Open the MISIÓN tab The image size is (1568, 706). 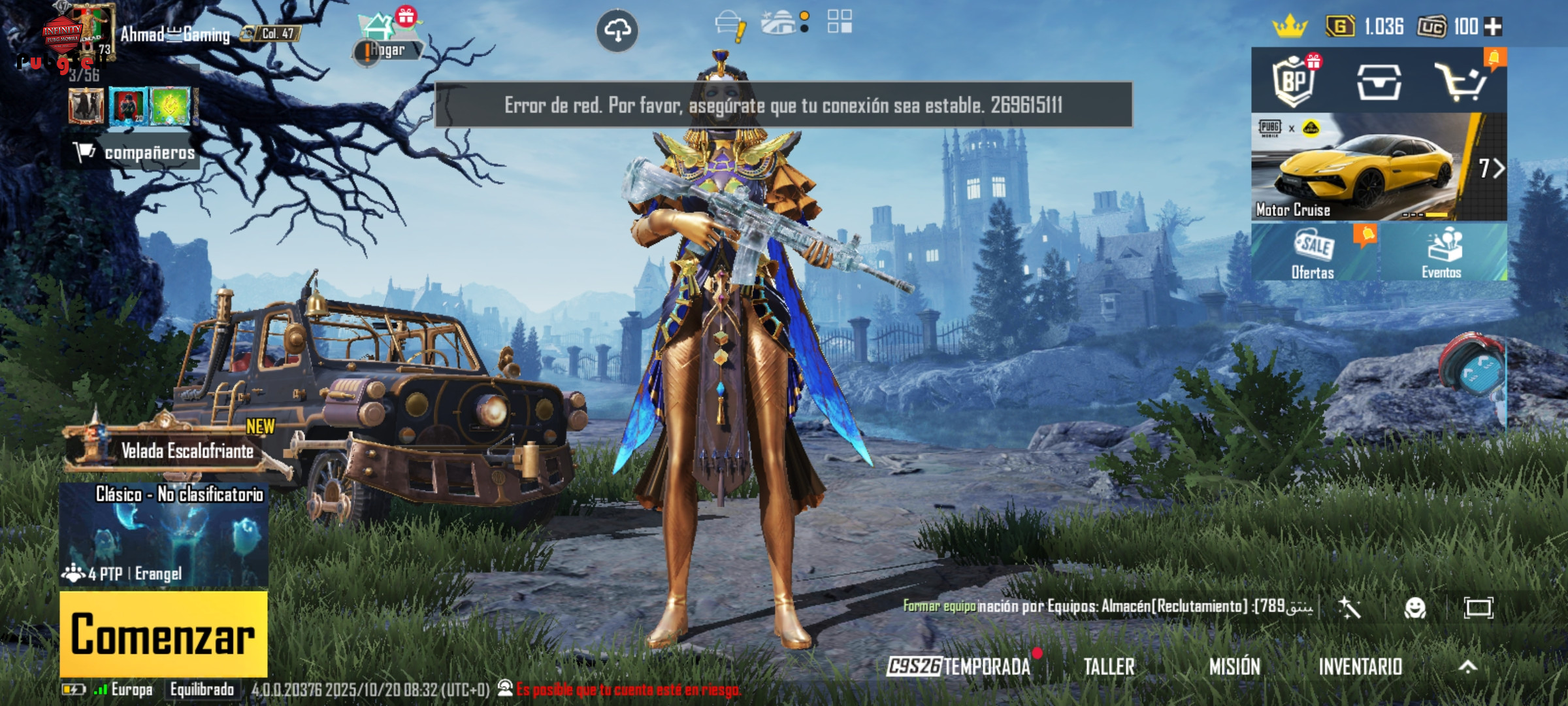tap(1234, 667)
